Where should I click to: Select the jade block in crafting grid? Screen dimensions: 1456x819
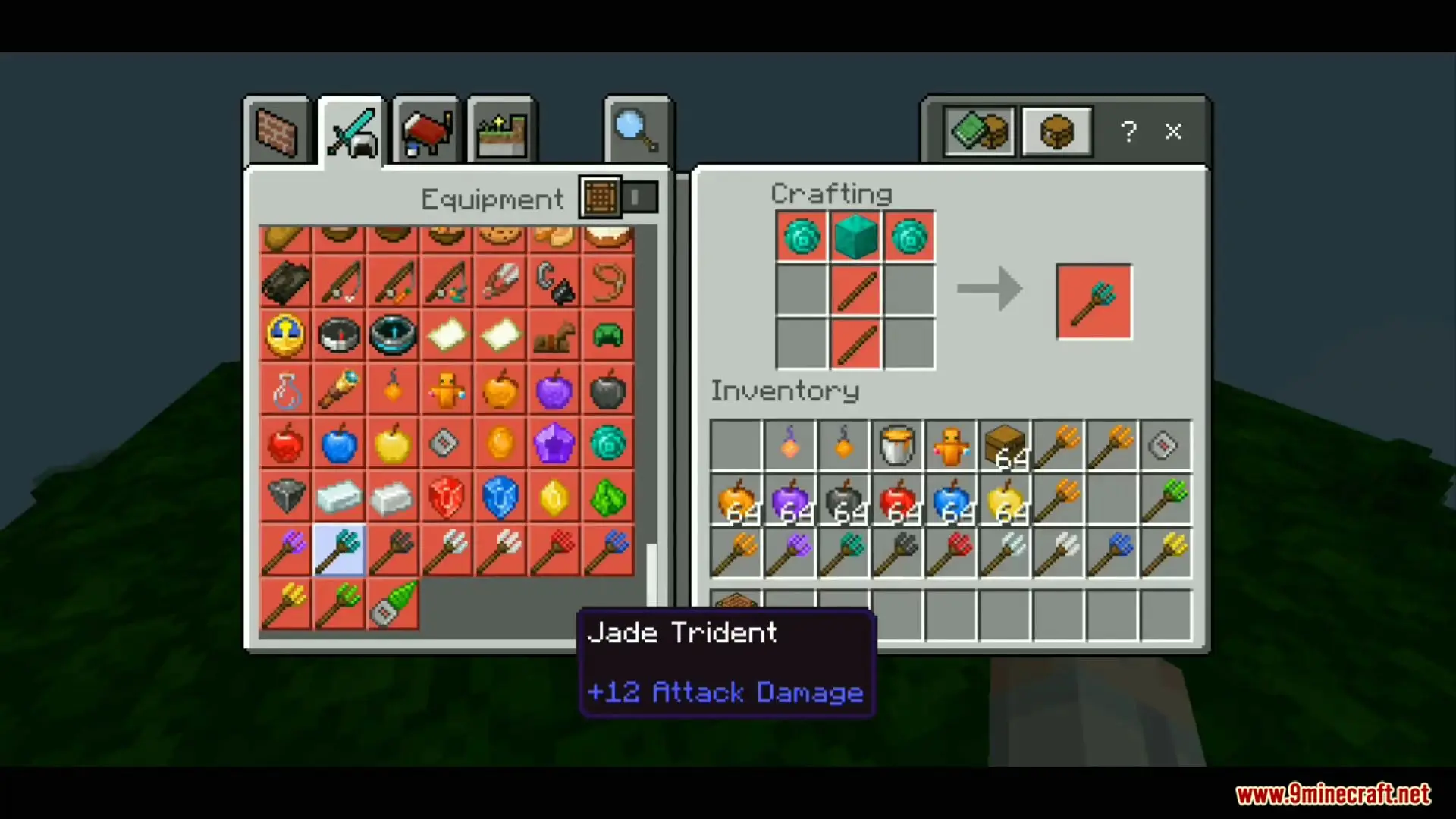[855, 237]
